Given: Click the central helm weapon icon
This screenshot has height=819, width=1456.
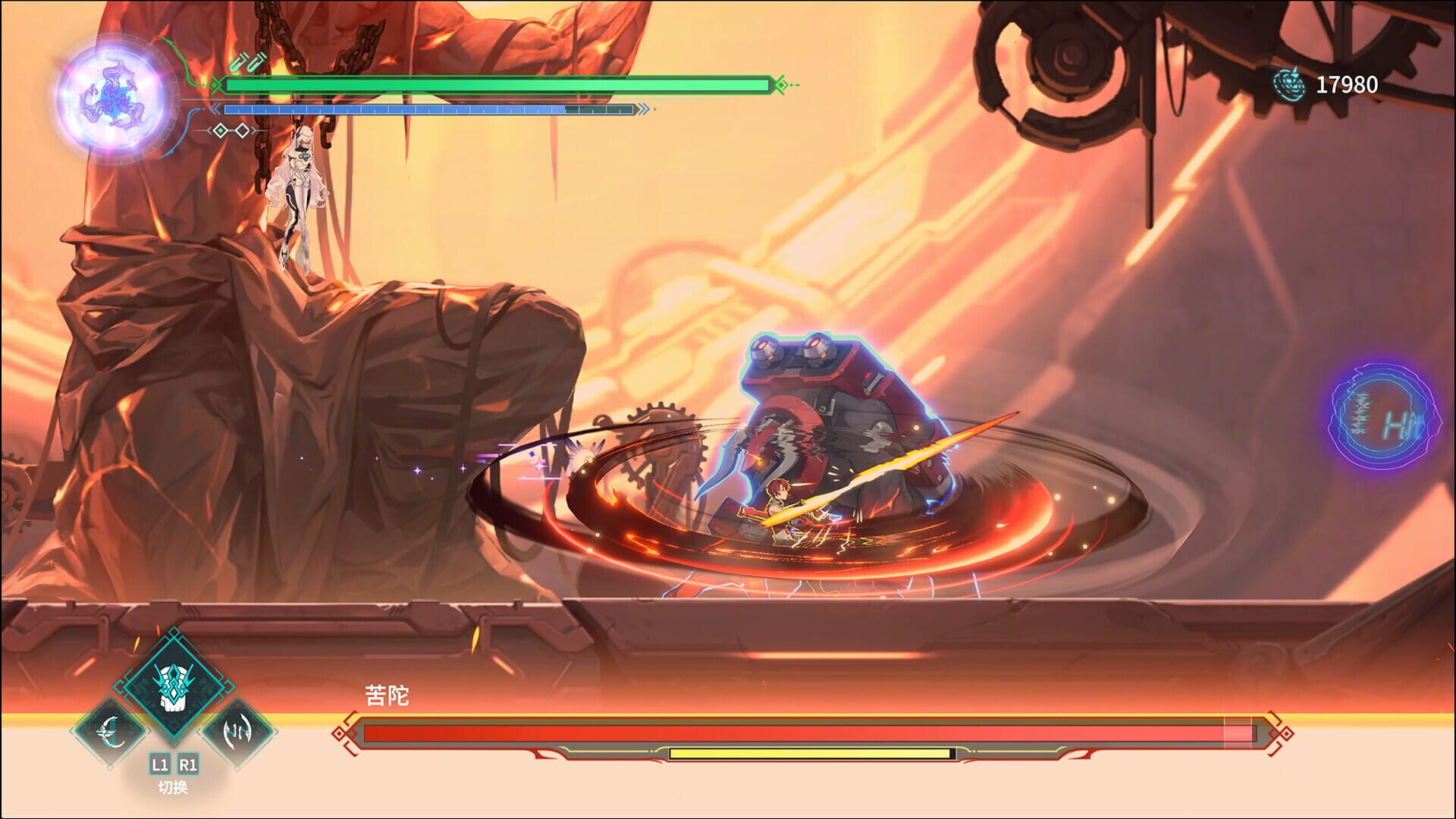Looking at the screenshot, I should coord(174,685).
